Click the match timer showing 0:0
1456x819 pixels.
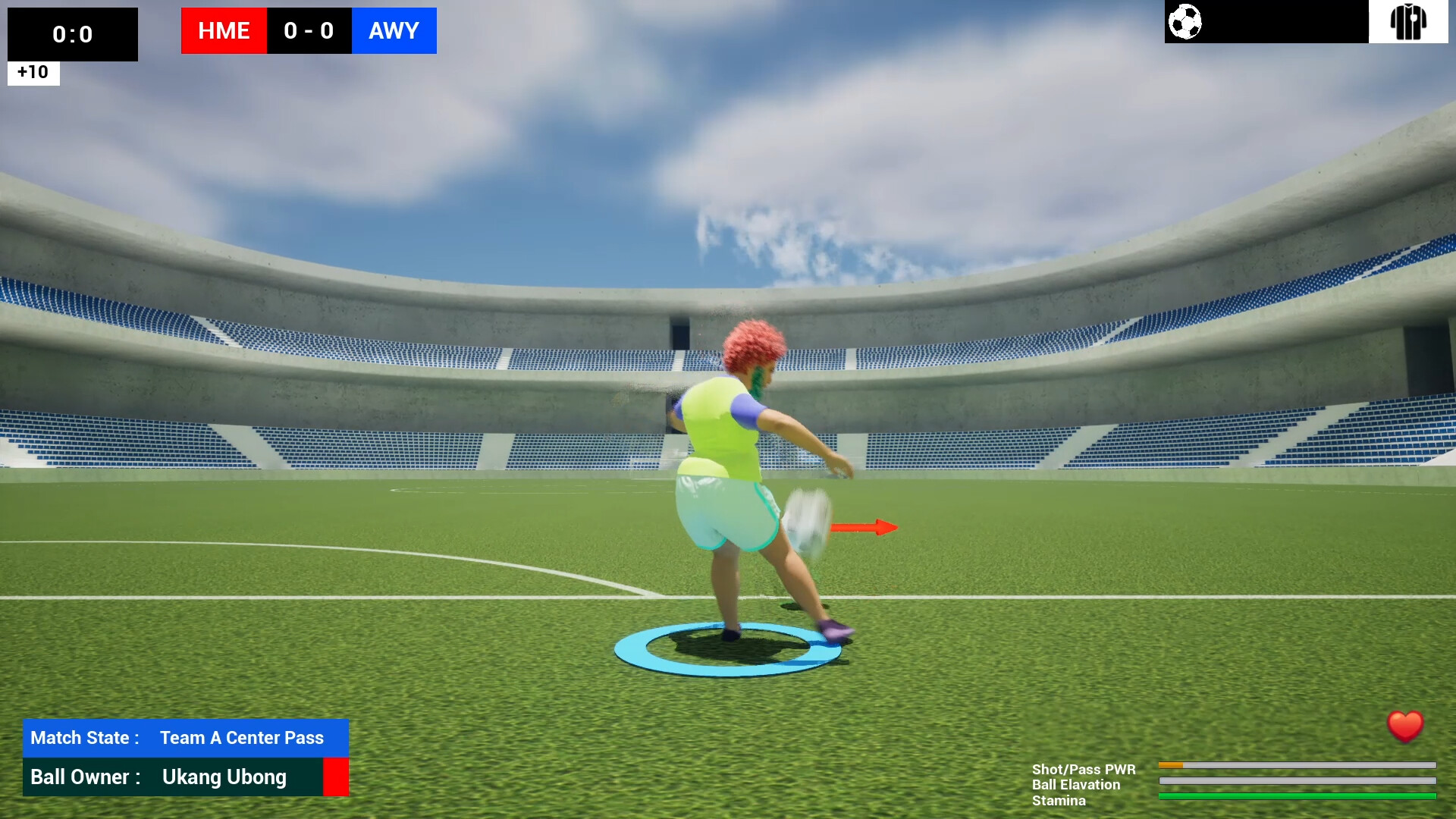click(x=72, y=34)
